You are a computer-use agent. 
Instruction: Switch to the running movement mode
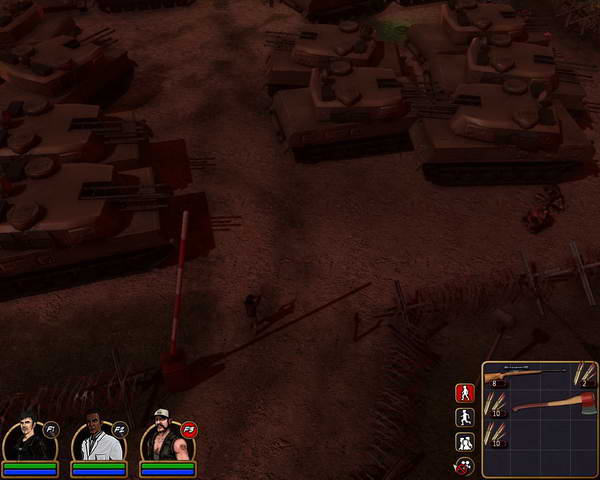pos(464,417)
